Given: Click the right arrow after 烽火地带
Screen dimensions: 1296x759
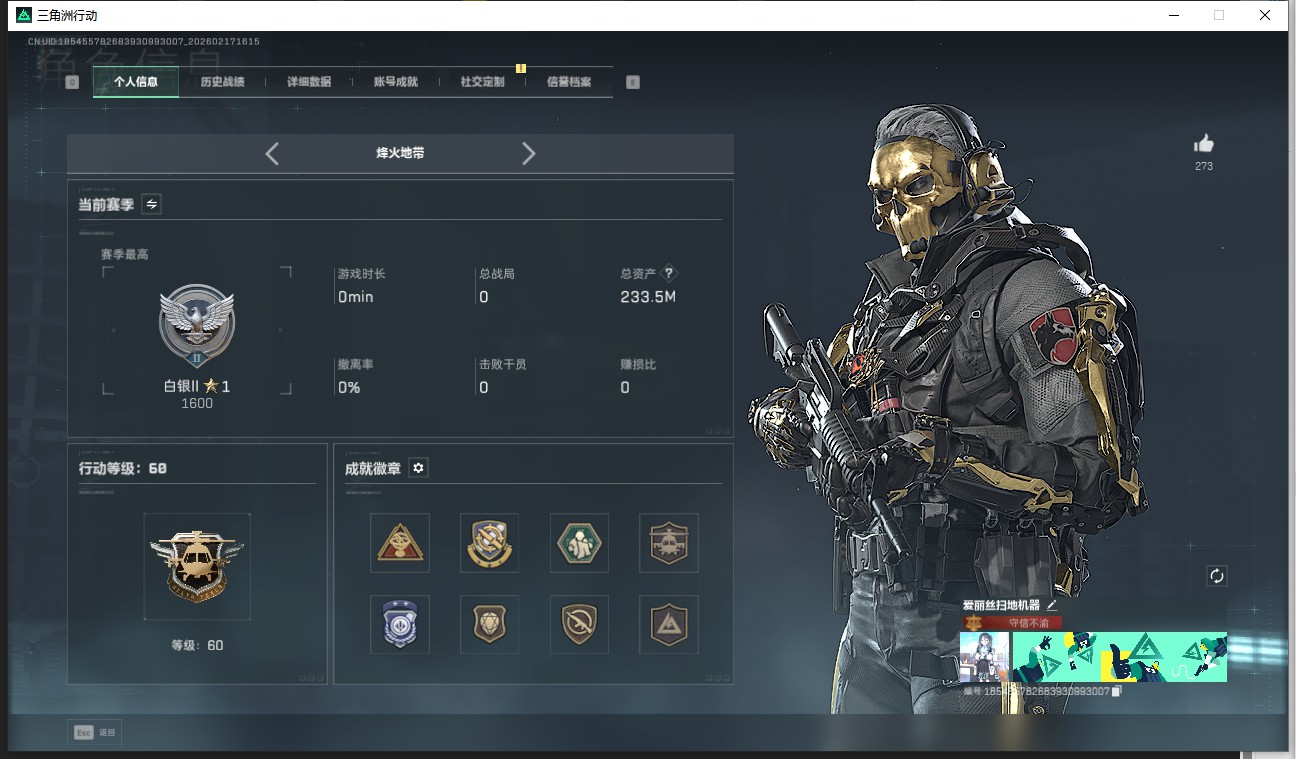Looking at the screenshot, I should tap(528, 153).
